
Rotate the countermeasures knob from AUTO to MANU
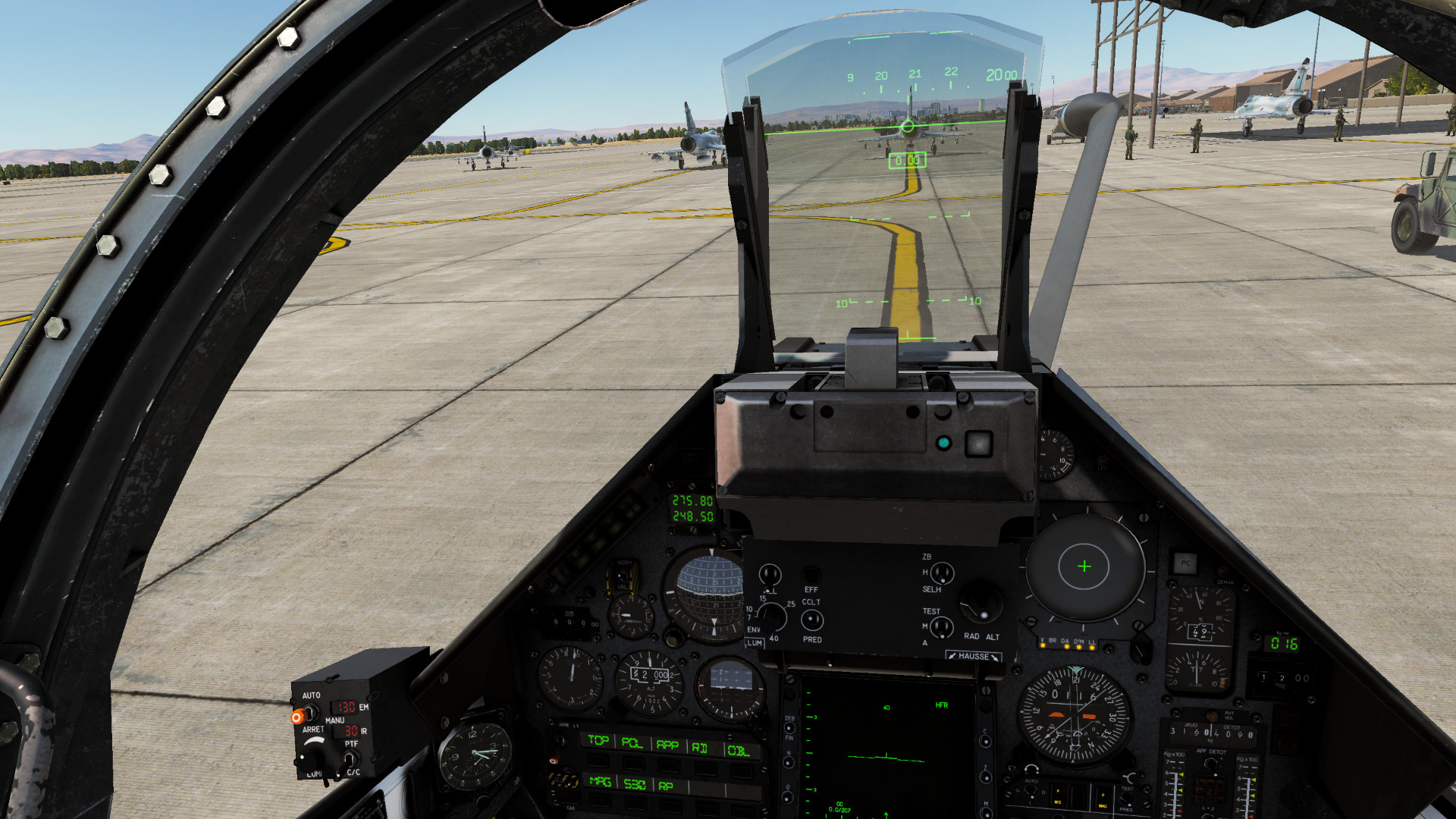click(x=311, y=713)
